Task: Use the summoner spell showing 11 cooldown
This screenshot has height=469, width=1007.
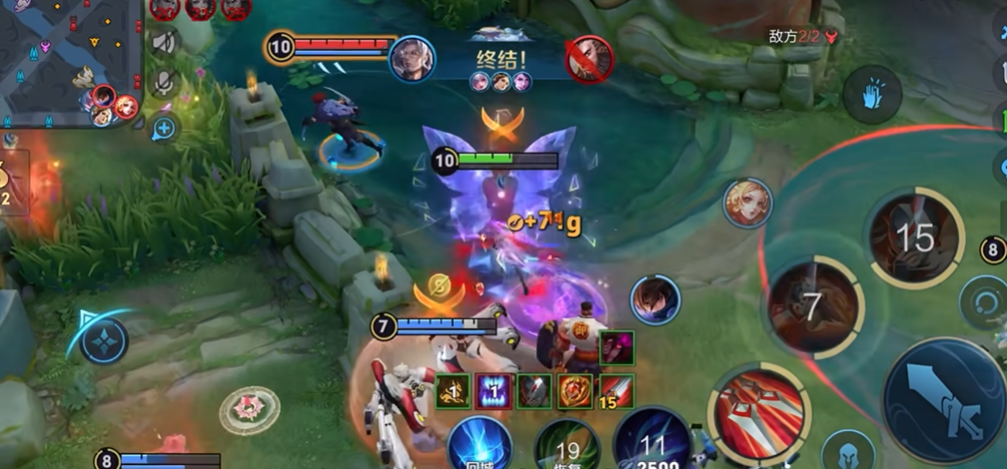Action: [x=651, y=440]
